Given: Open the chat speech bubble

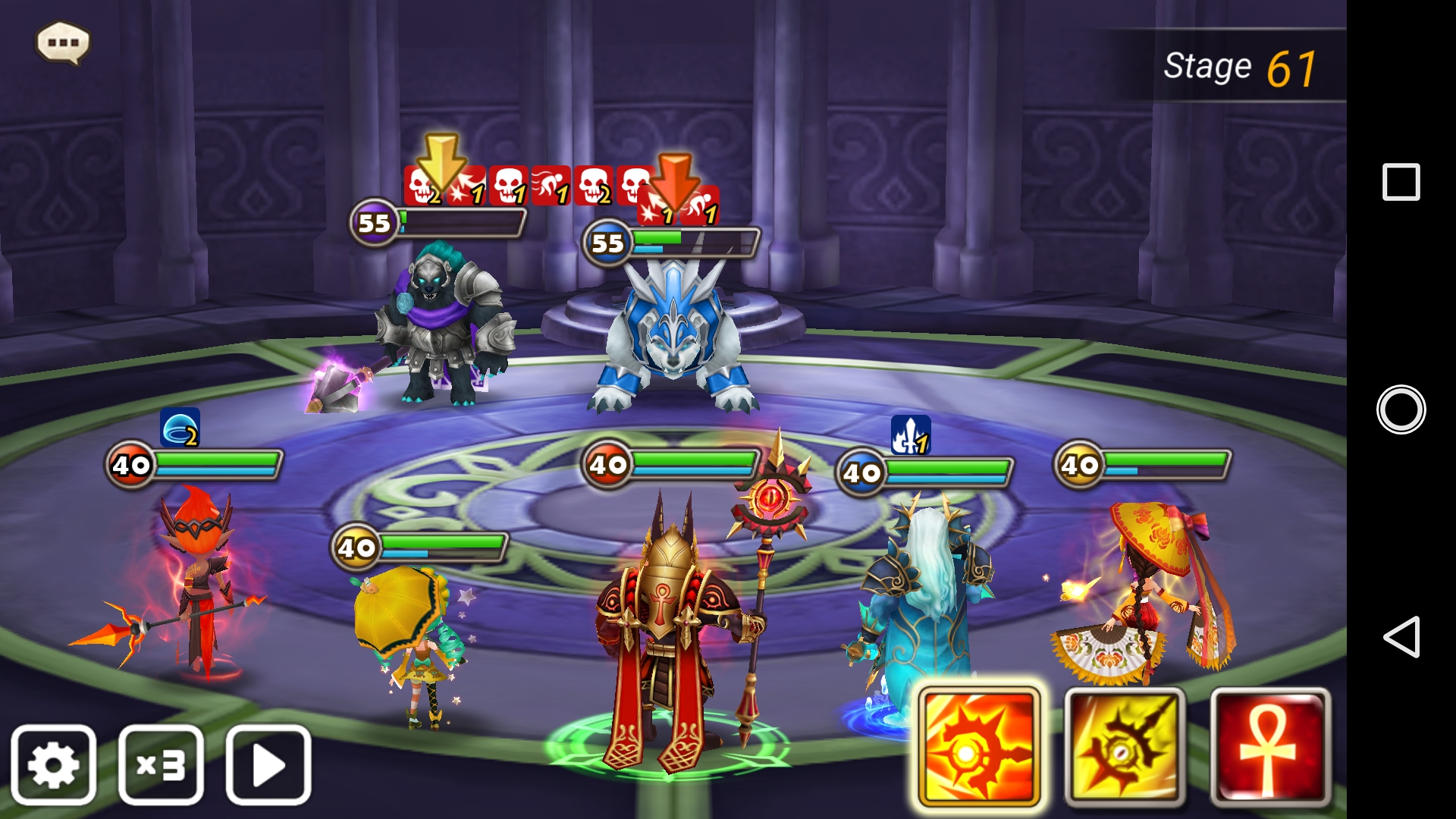Looking at the screenshot, I should click(63, 42).
